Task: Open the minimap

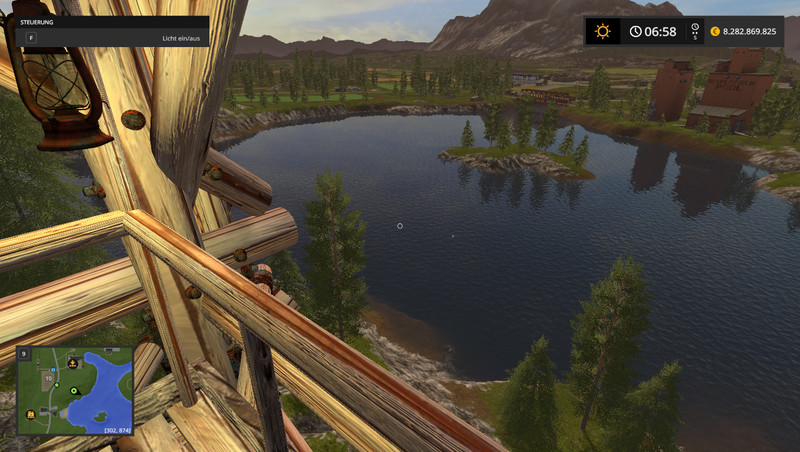Action: click(75, 390)
